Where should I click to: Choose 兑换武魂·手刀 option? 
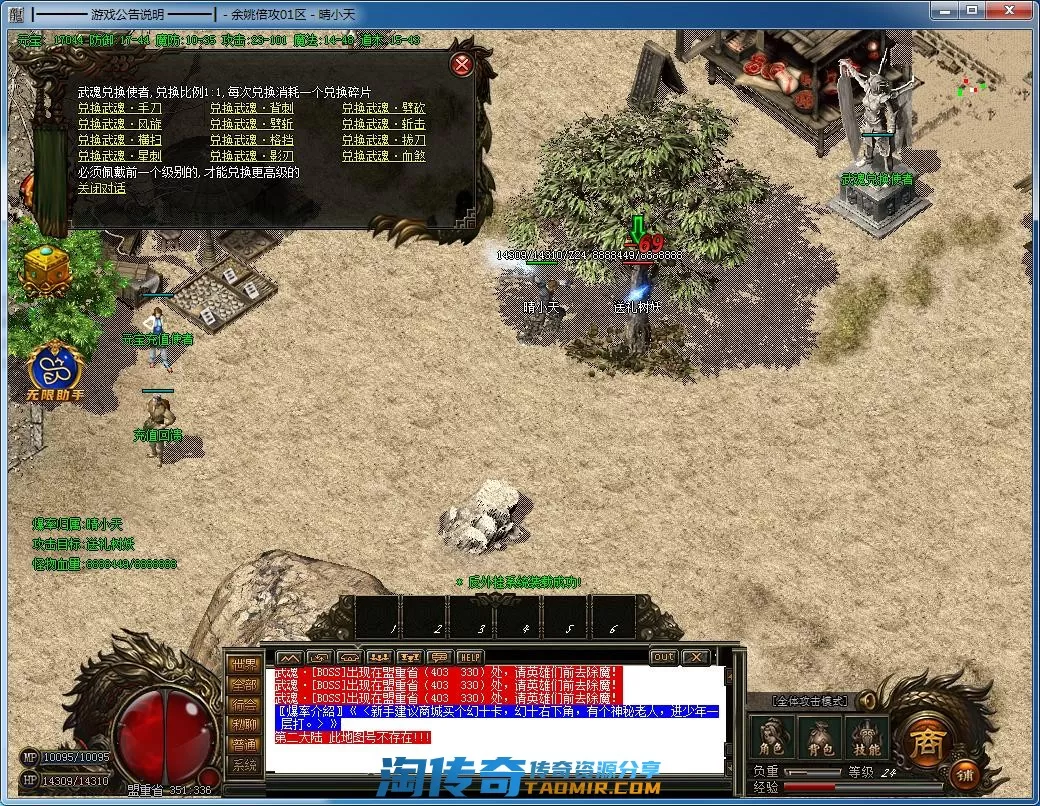(120, 108)
